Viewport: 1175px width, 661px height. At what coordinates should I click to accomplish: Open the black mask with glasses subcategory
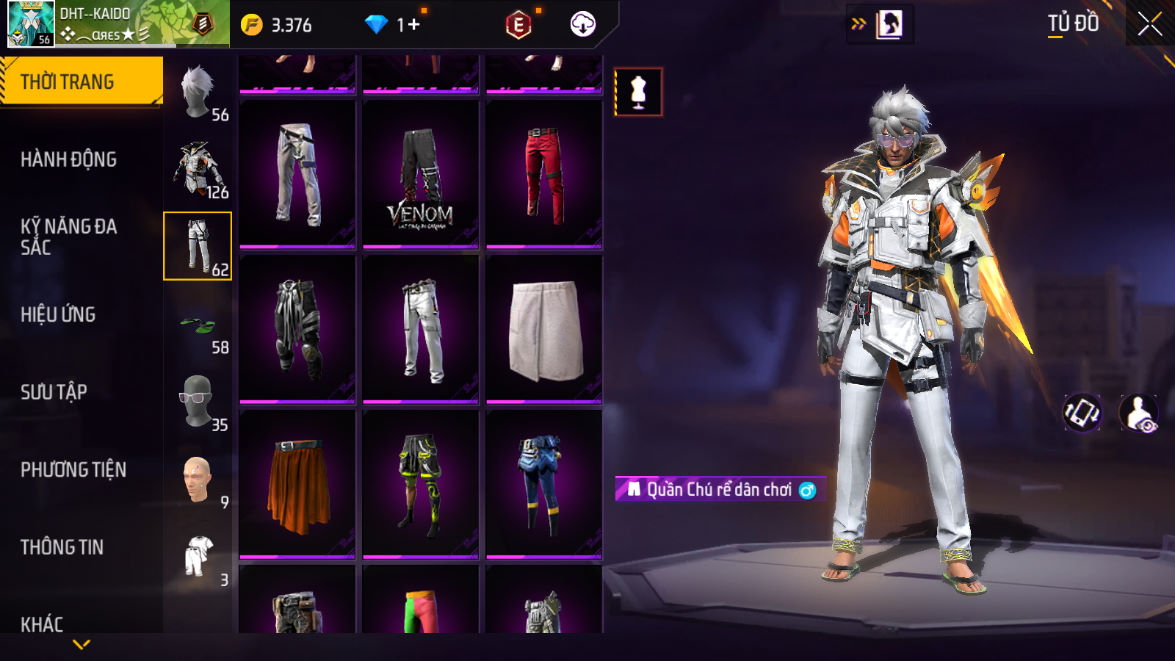[198, 402]
